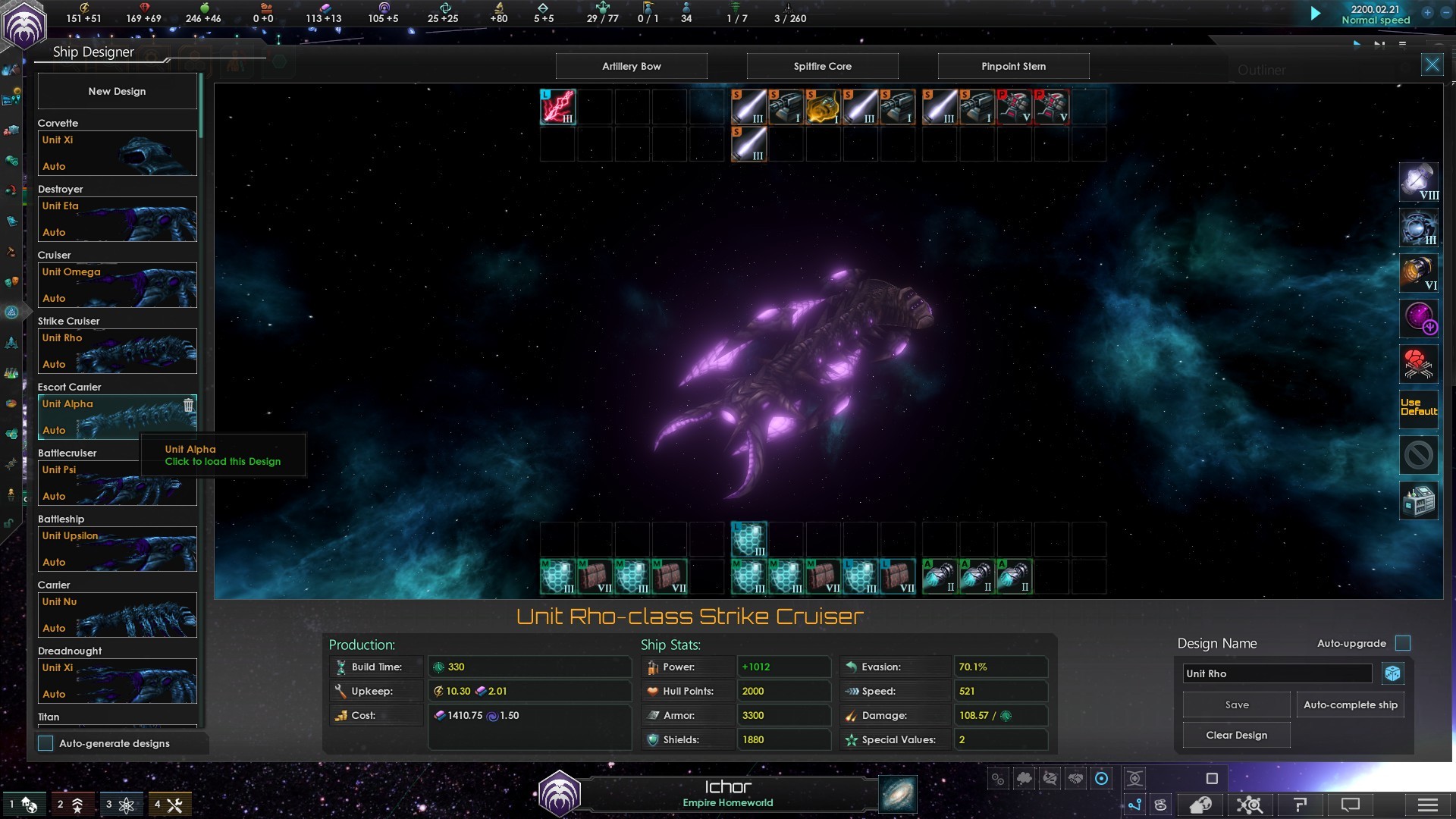Screen dimensions: 1456x819
Task: Delete the Unit Alpha design via trash icon
Action: [188, 405]
